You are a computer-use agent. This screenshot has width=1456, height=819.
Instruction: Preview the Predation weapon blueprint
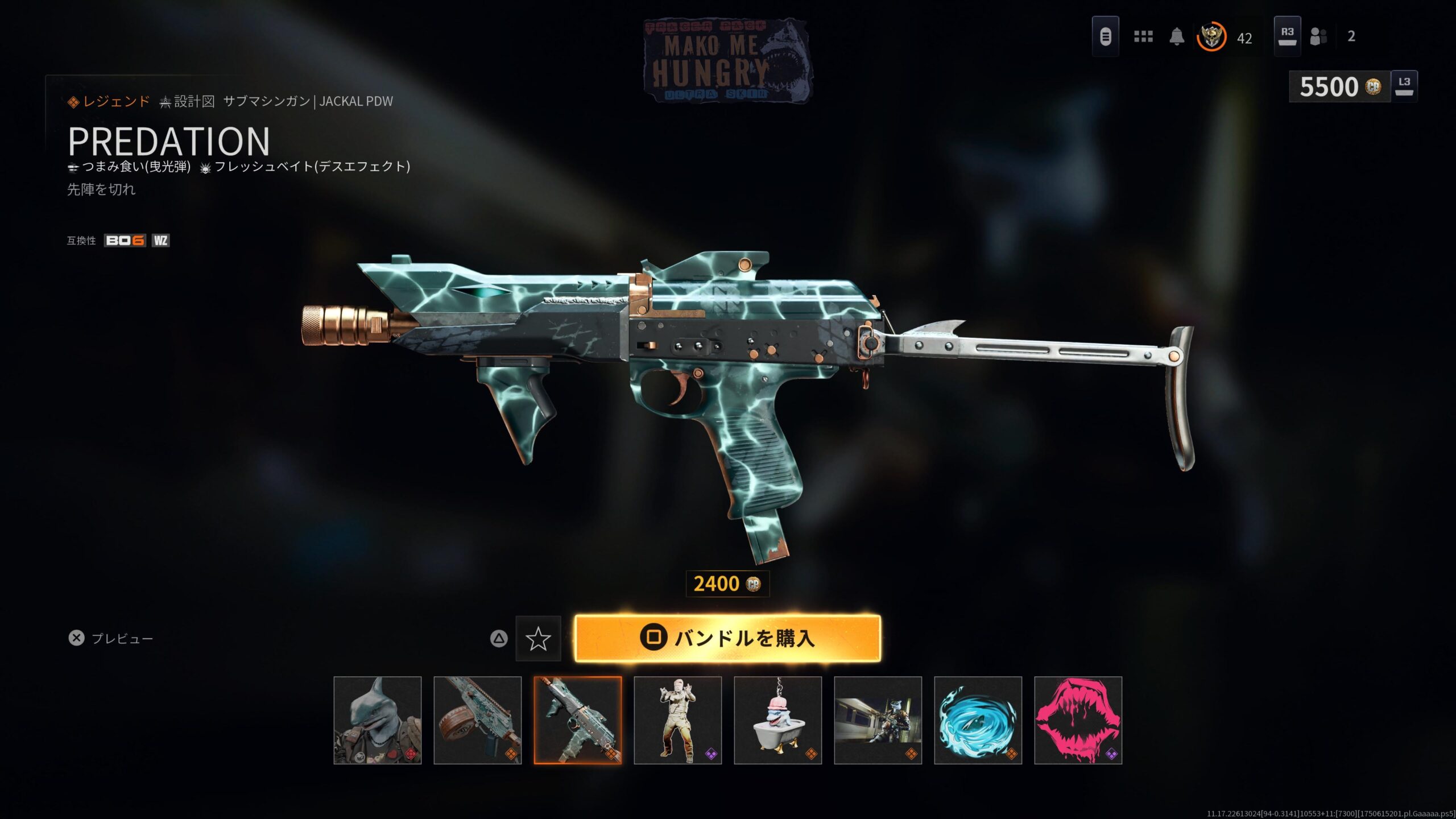coord(111,638)
